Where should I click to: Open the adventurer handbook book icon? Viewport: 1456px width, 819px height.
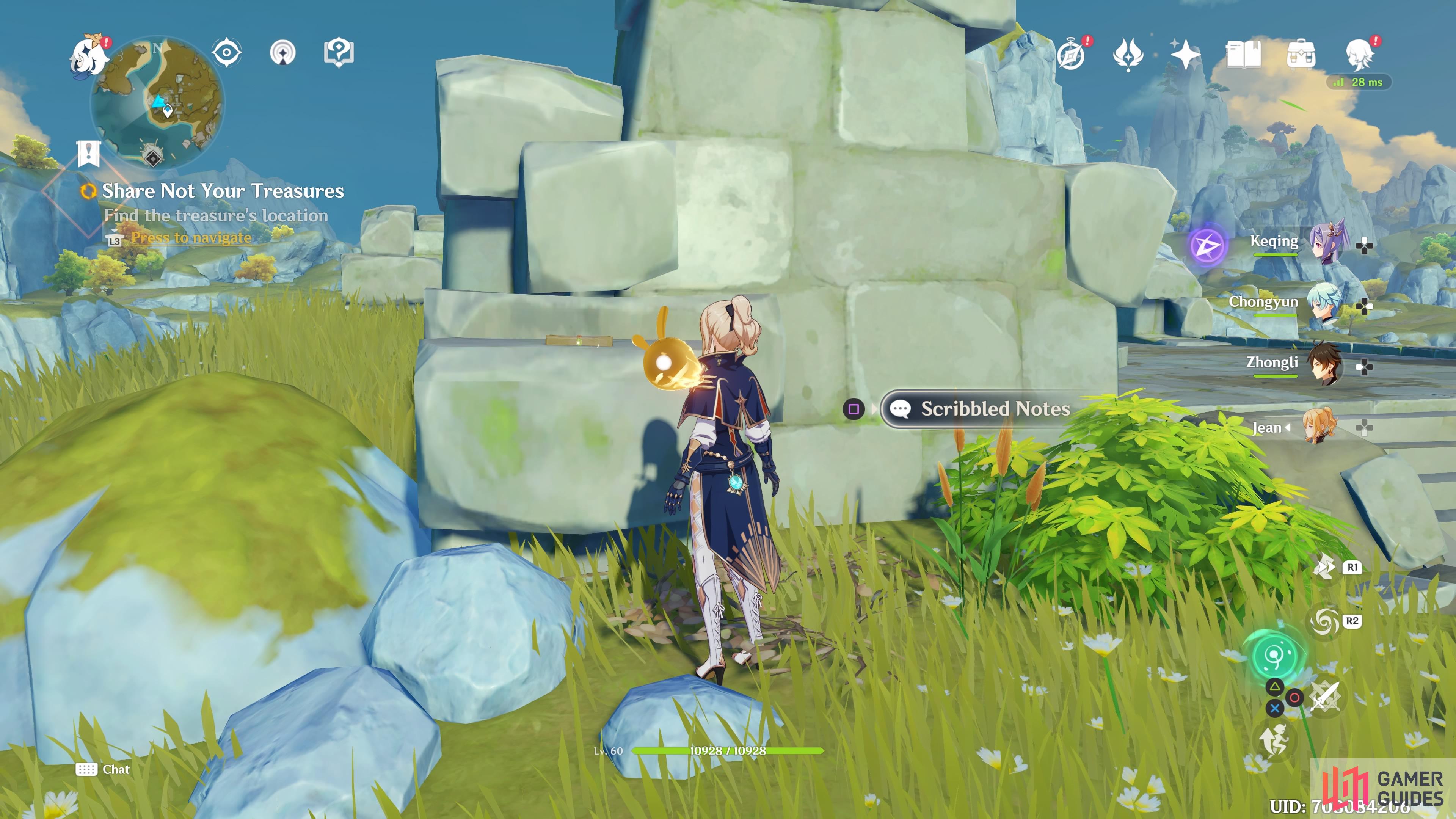pos(1243,54)
